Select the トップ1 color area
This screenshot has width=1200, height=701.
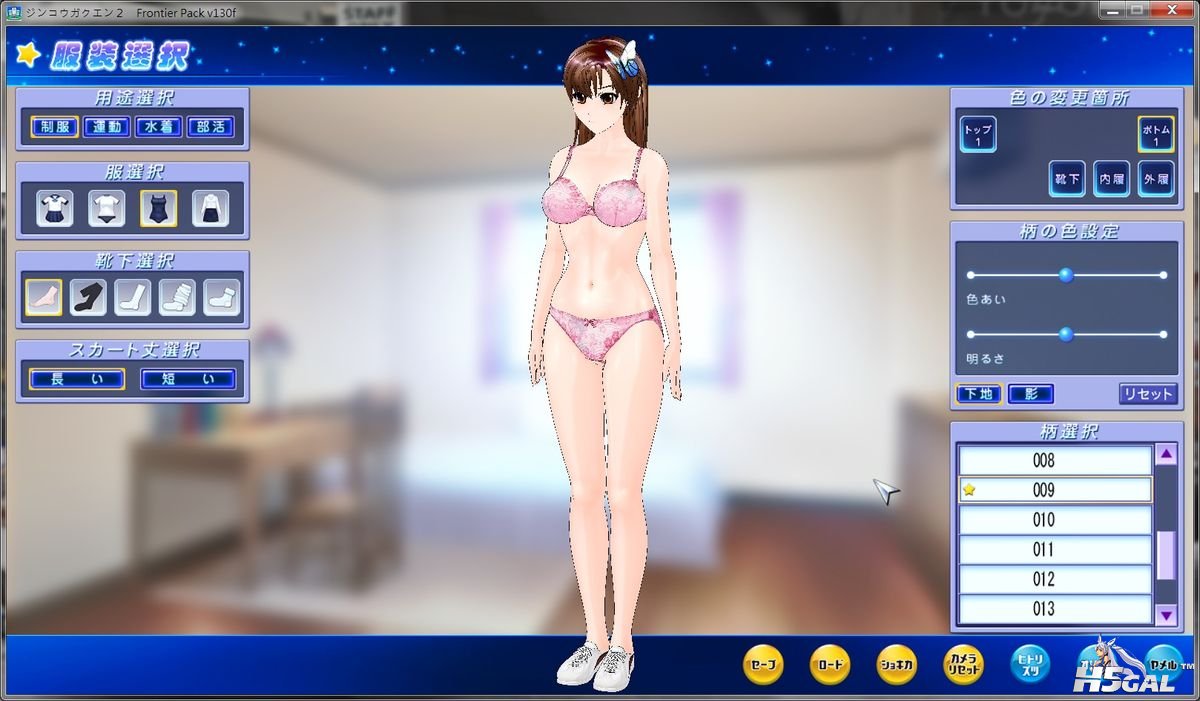pos(978,135)
